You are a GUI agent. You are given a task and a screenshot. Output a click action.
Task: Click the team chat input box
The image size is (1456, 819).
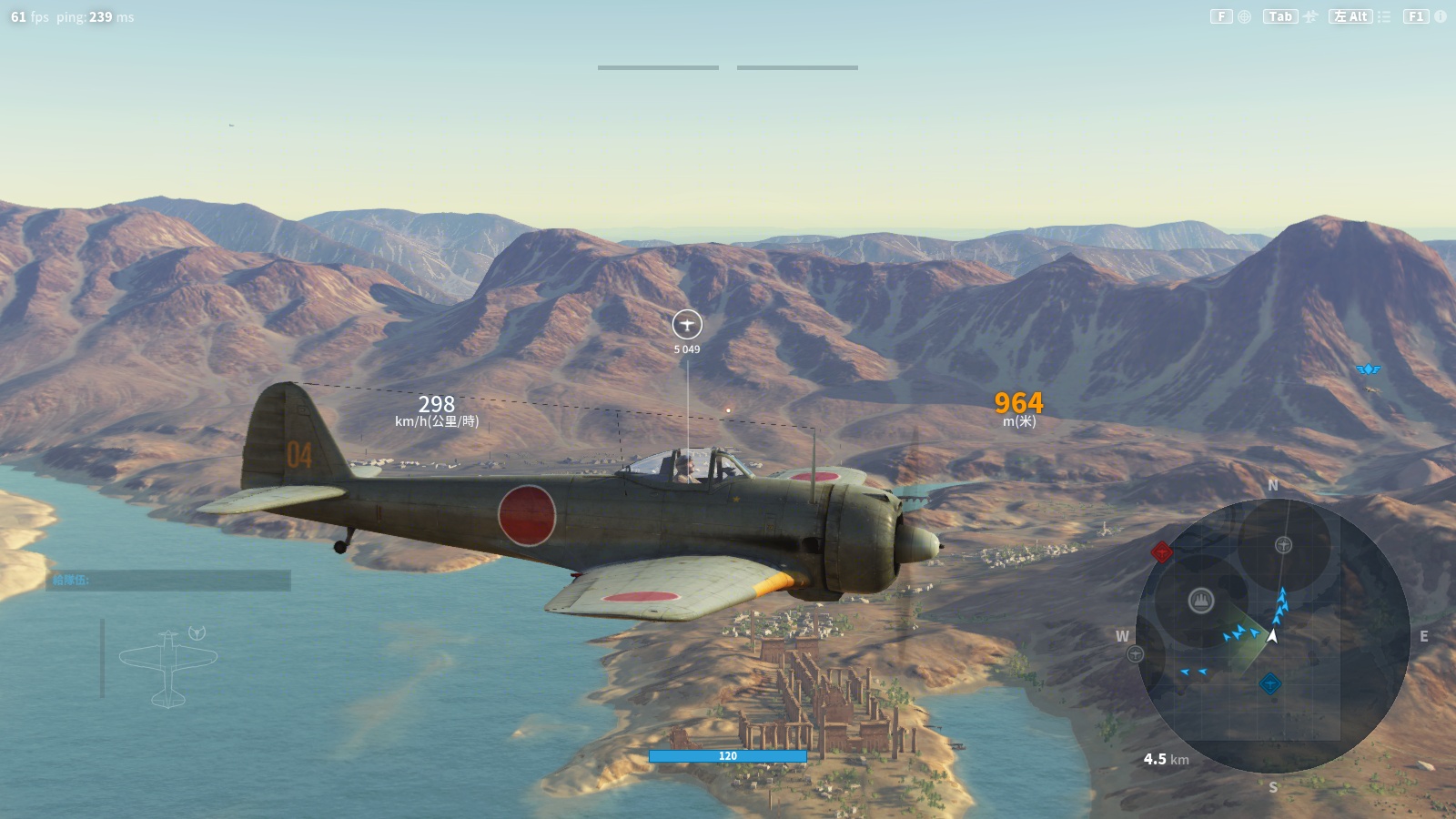click(168, 581)
